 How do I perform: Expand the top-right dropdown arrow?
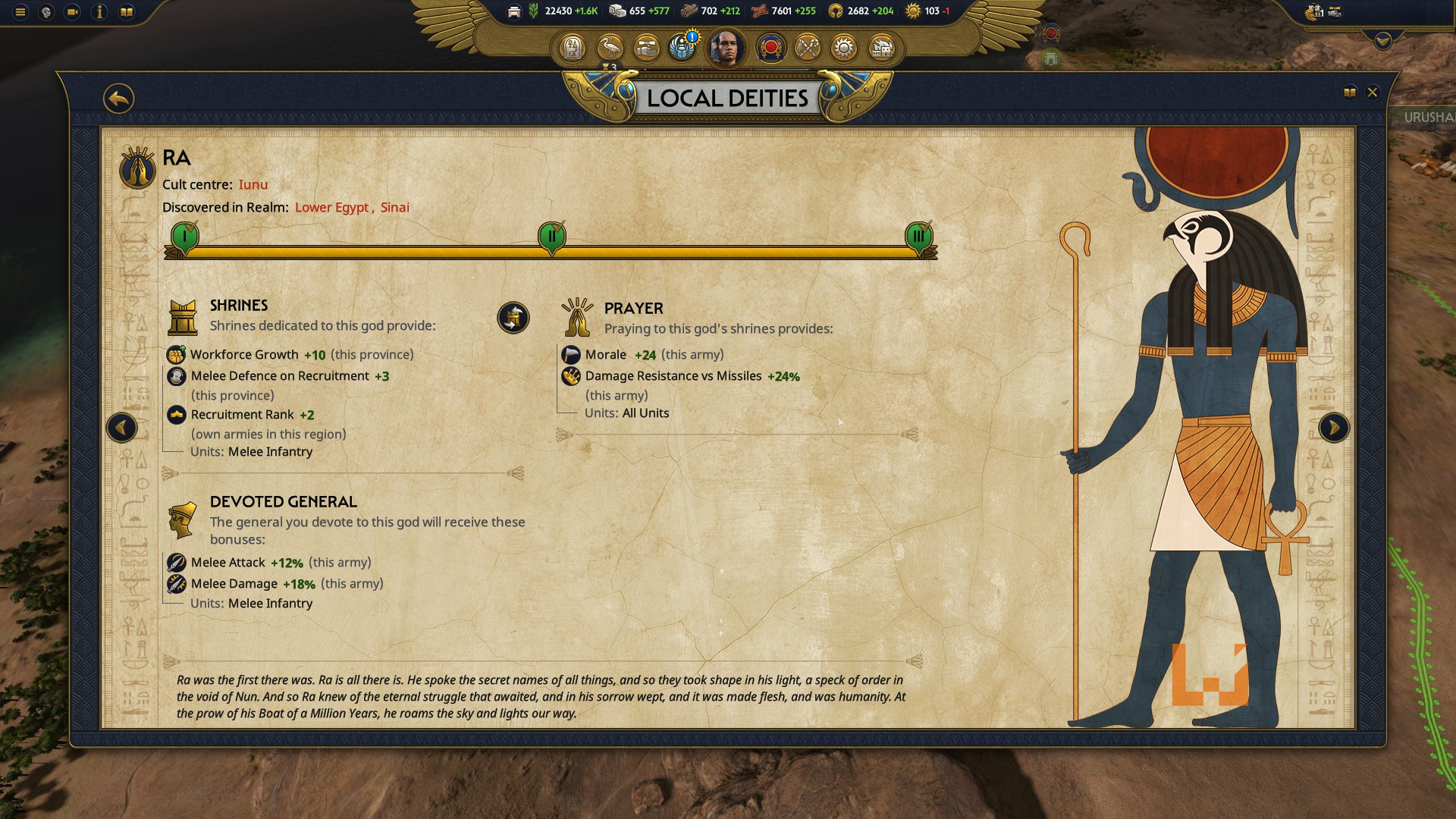[x=1382, y=41]
